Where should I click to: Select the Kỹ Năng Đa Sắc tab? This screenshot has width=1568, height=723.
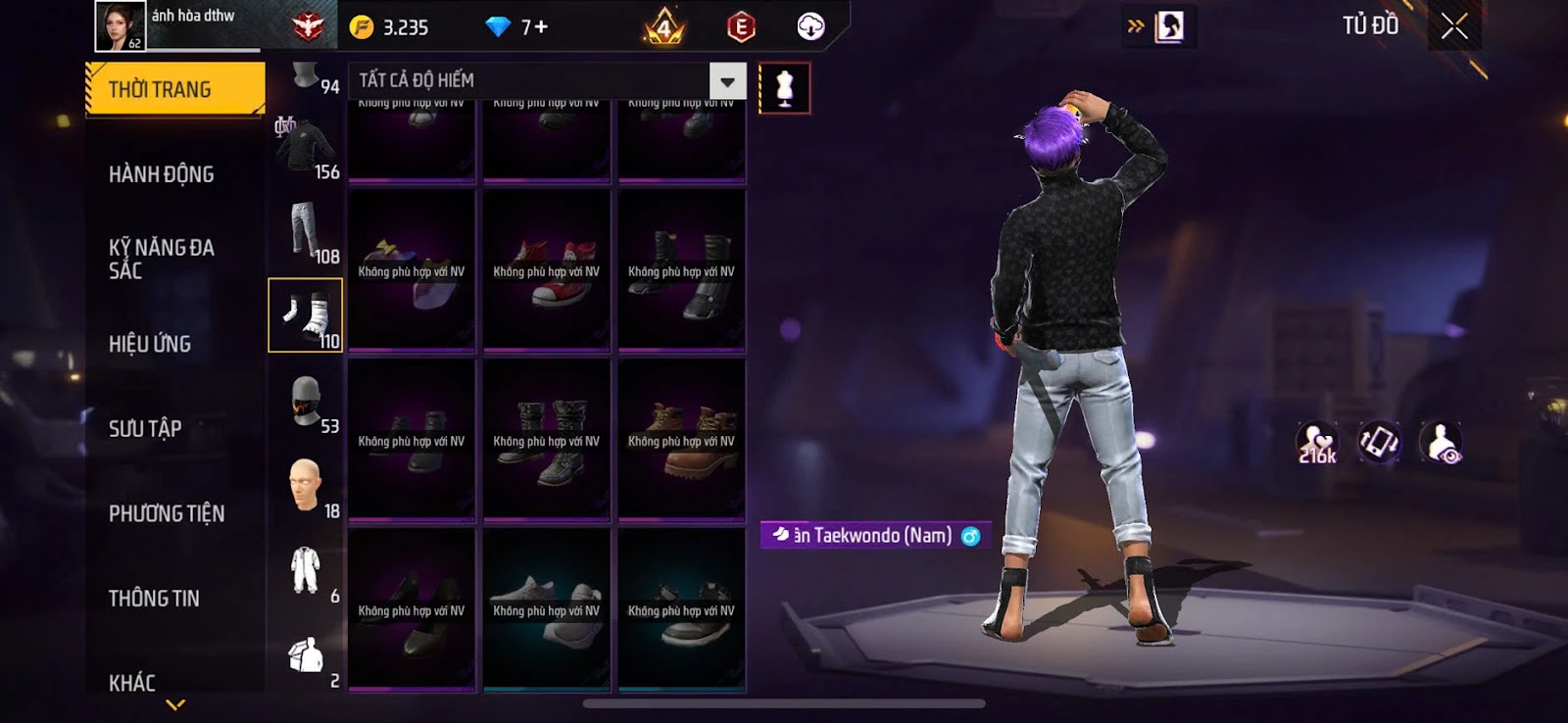pyautogui.click(x=162, y=259)
